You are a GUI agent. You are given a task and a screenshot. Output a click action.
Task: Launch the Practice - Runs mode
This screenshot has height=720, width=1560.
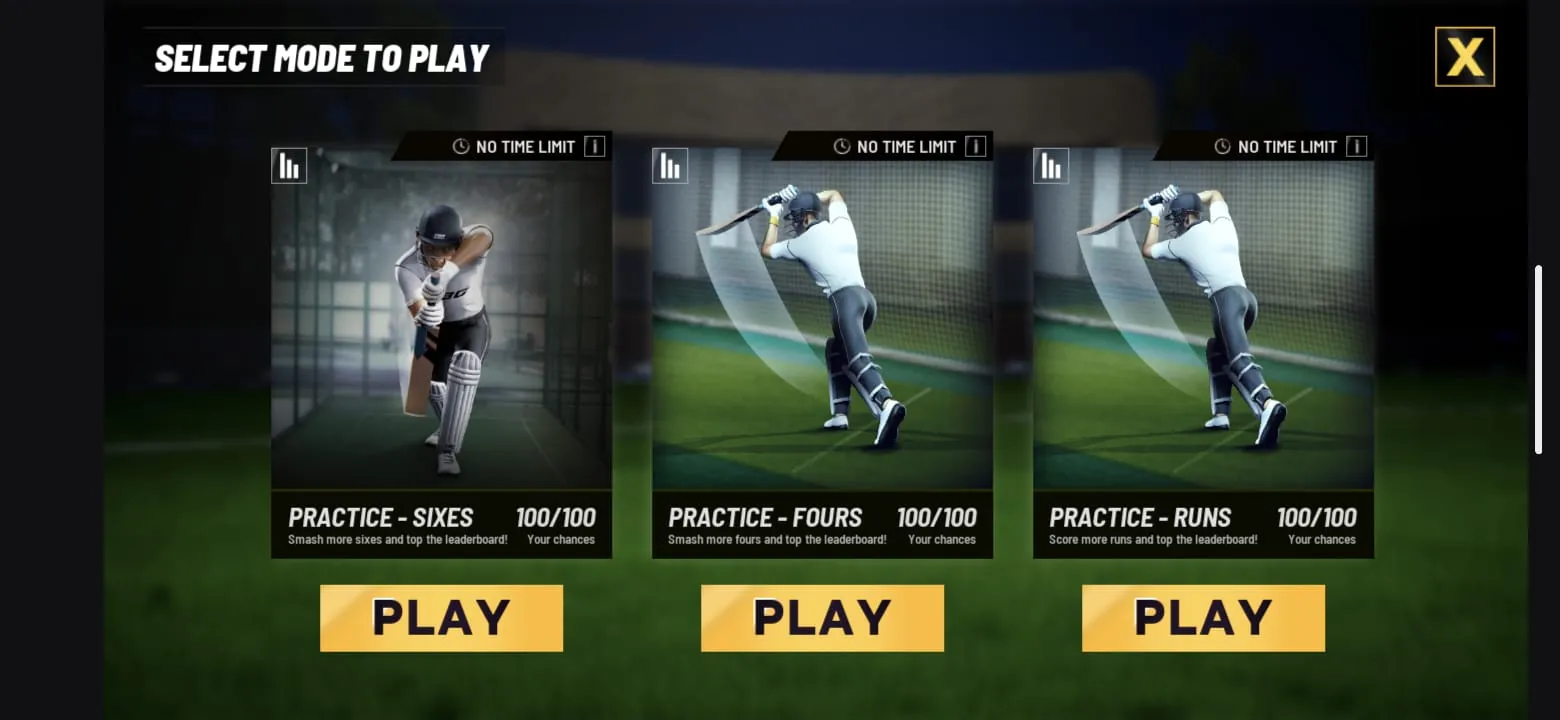coord(1203,618)
